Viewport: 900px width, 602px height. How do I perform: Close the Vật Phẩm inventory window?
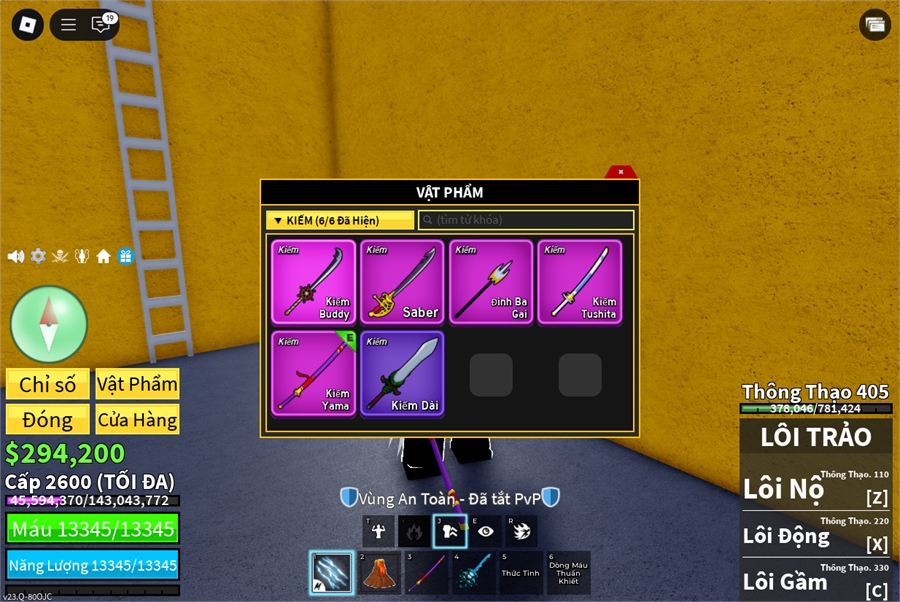pos(621,172)
